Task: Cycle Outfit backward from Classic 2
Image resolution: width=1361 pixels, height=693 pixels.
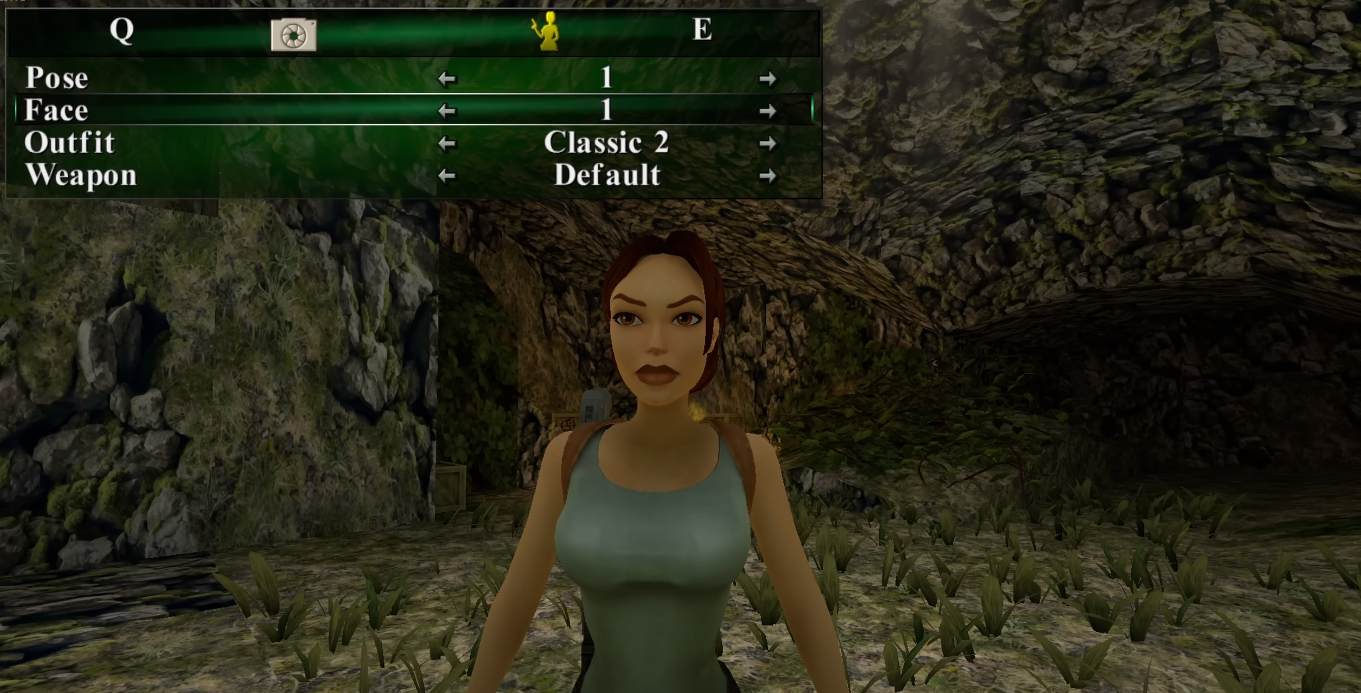Action: pos(447,144)
